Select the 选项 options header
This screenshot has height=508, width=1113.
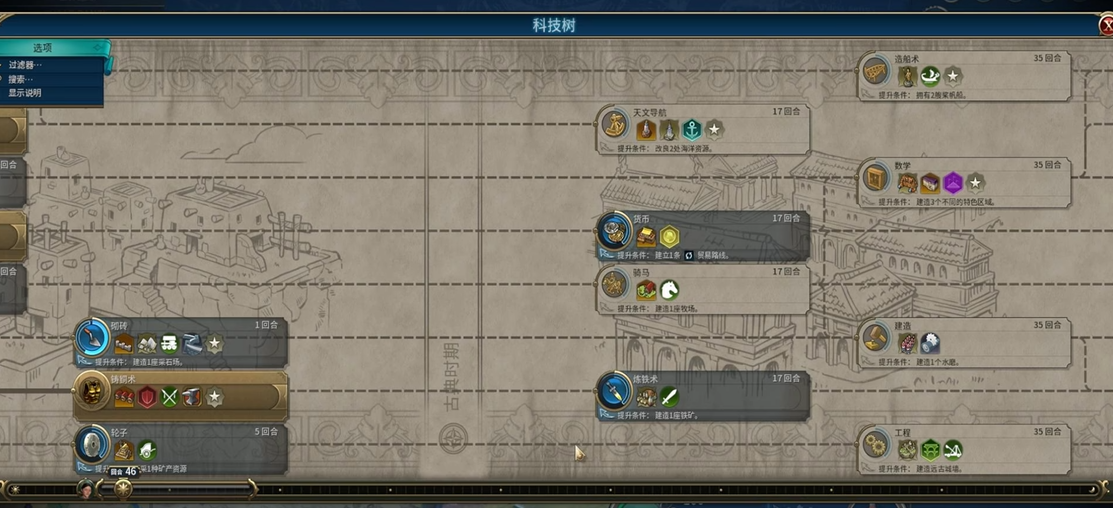42,47
